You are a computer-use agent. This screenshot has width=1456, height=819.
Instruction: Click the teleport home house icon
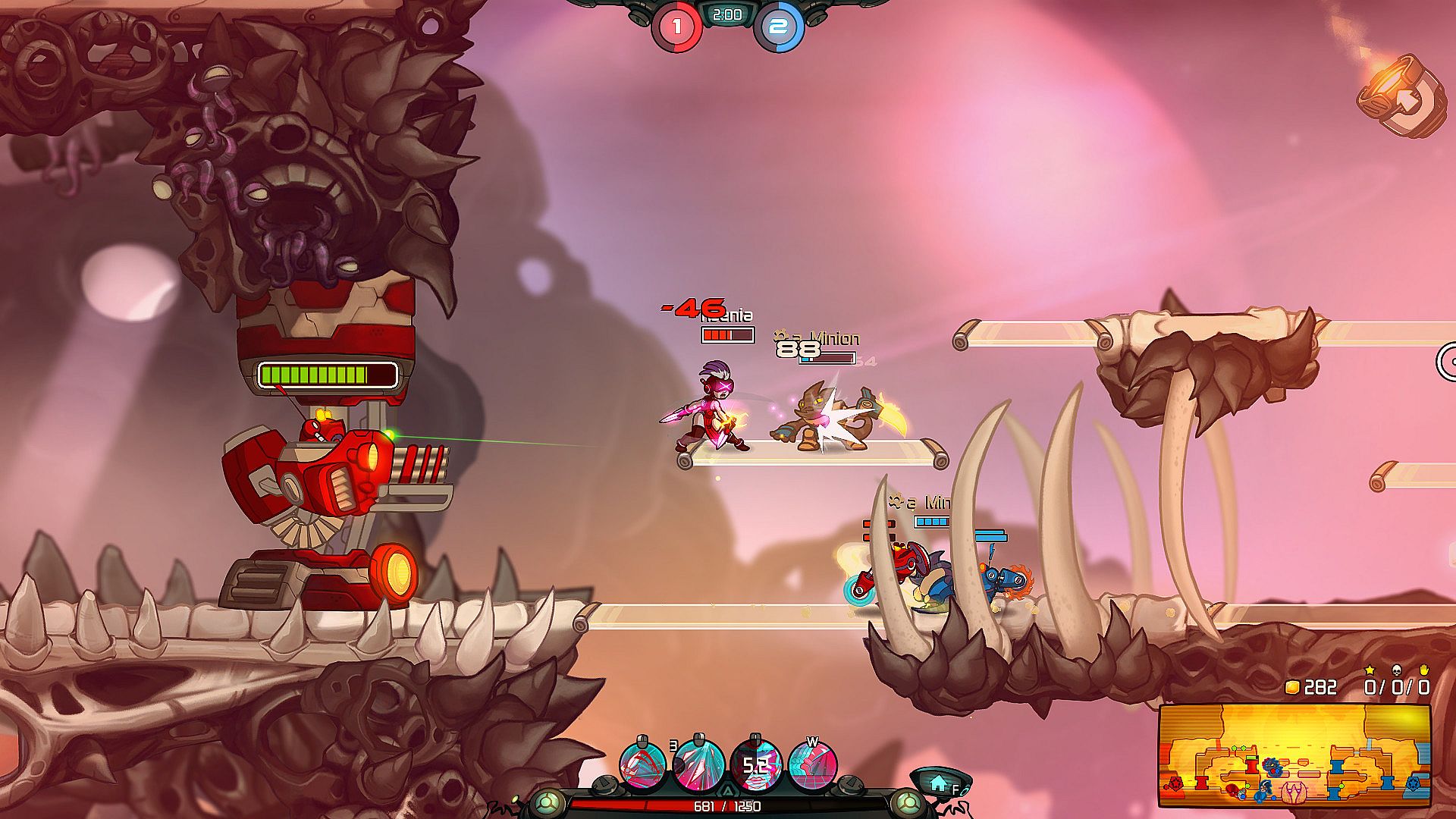point(940,782)
